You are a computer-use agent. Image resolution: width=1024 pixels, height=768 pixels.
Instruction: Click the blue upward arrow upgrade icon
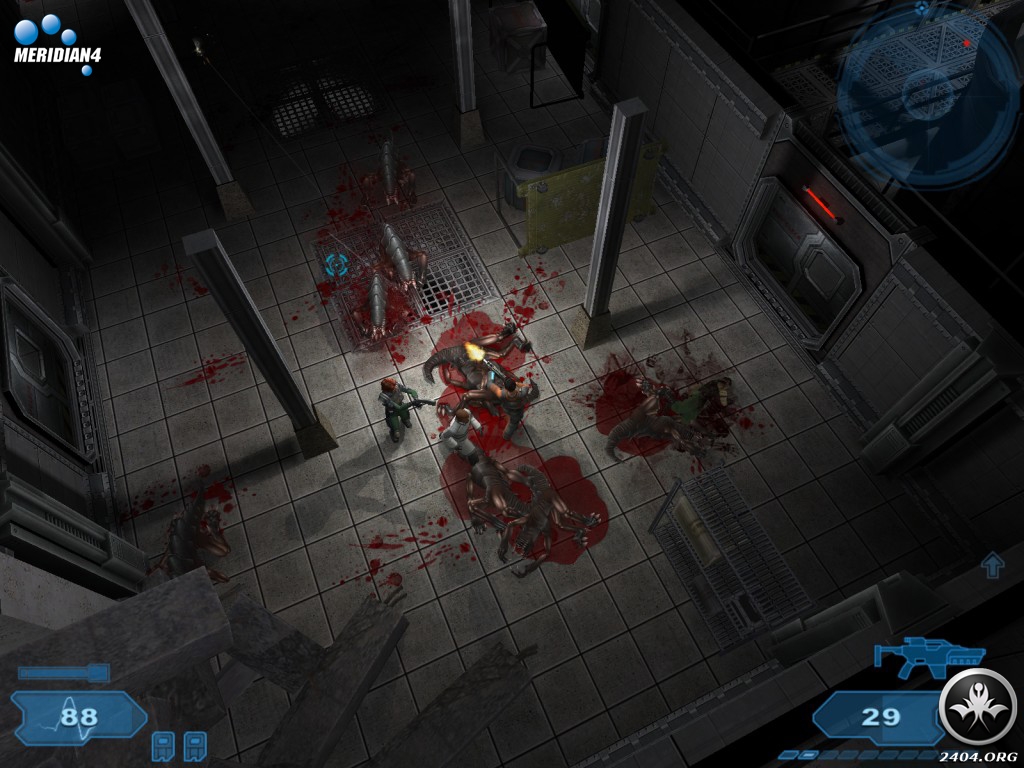coord(992,565)
